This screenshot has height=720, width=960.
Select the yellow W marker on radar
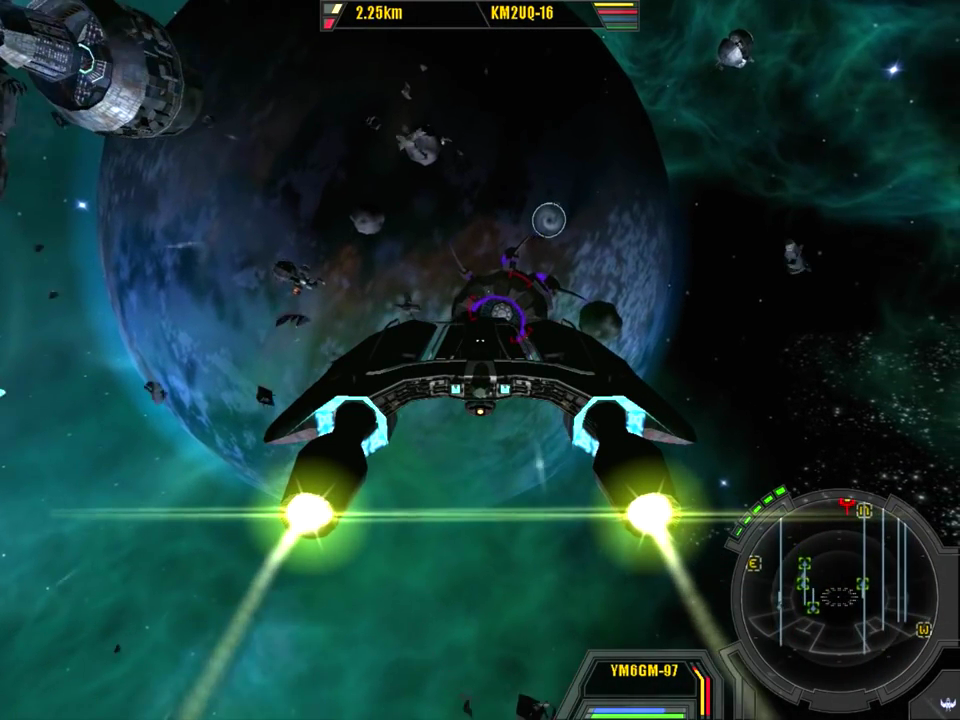click(923, 629)
